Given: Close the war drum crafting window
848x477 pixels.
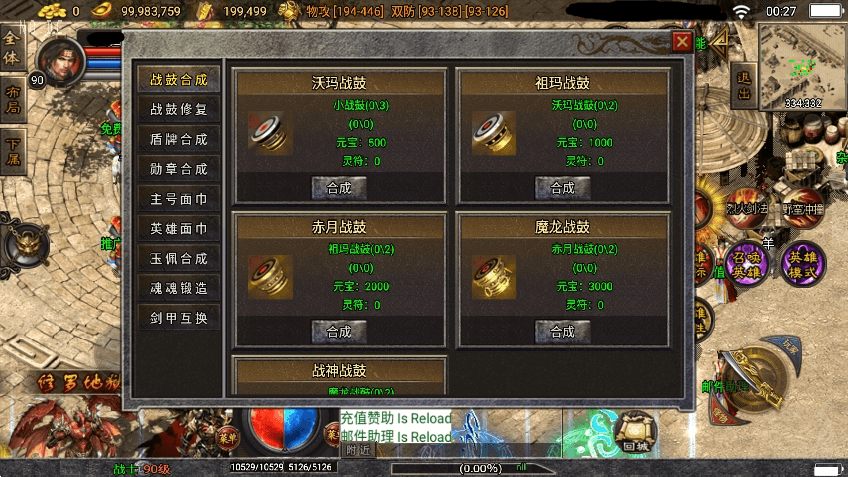Looking at the screenshot, I should 682,42.
